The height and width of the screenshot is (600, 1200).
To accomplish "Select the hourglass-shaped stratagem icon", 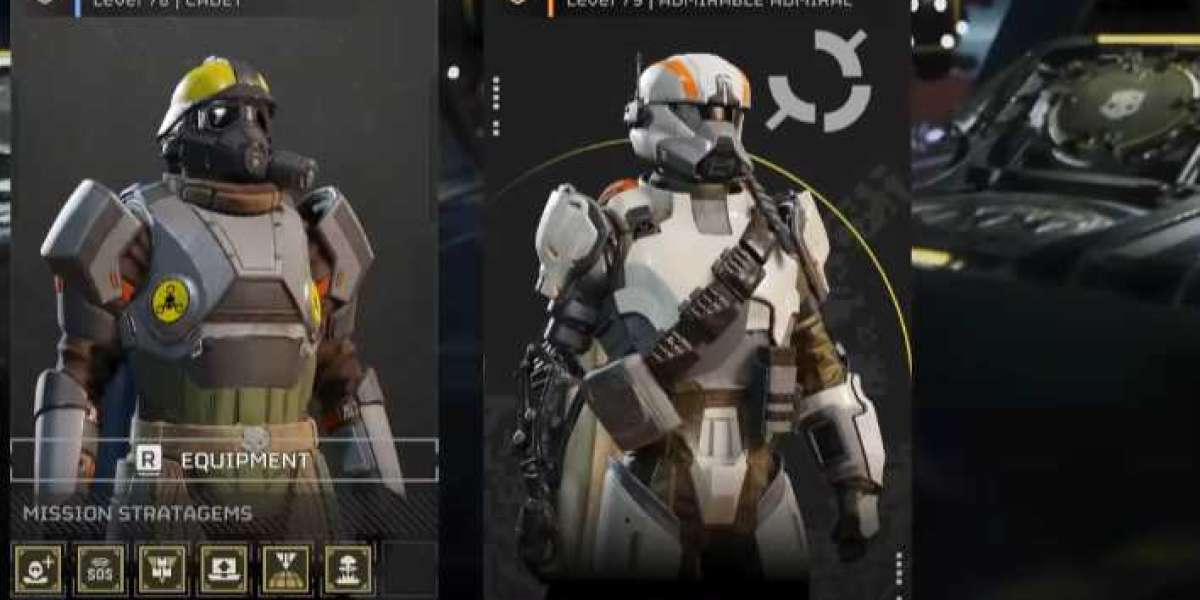I will [x=286, y=569].
